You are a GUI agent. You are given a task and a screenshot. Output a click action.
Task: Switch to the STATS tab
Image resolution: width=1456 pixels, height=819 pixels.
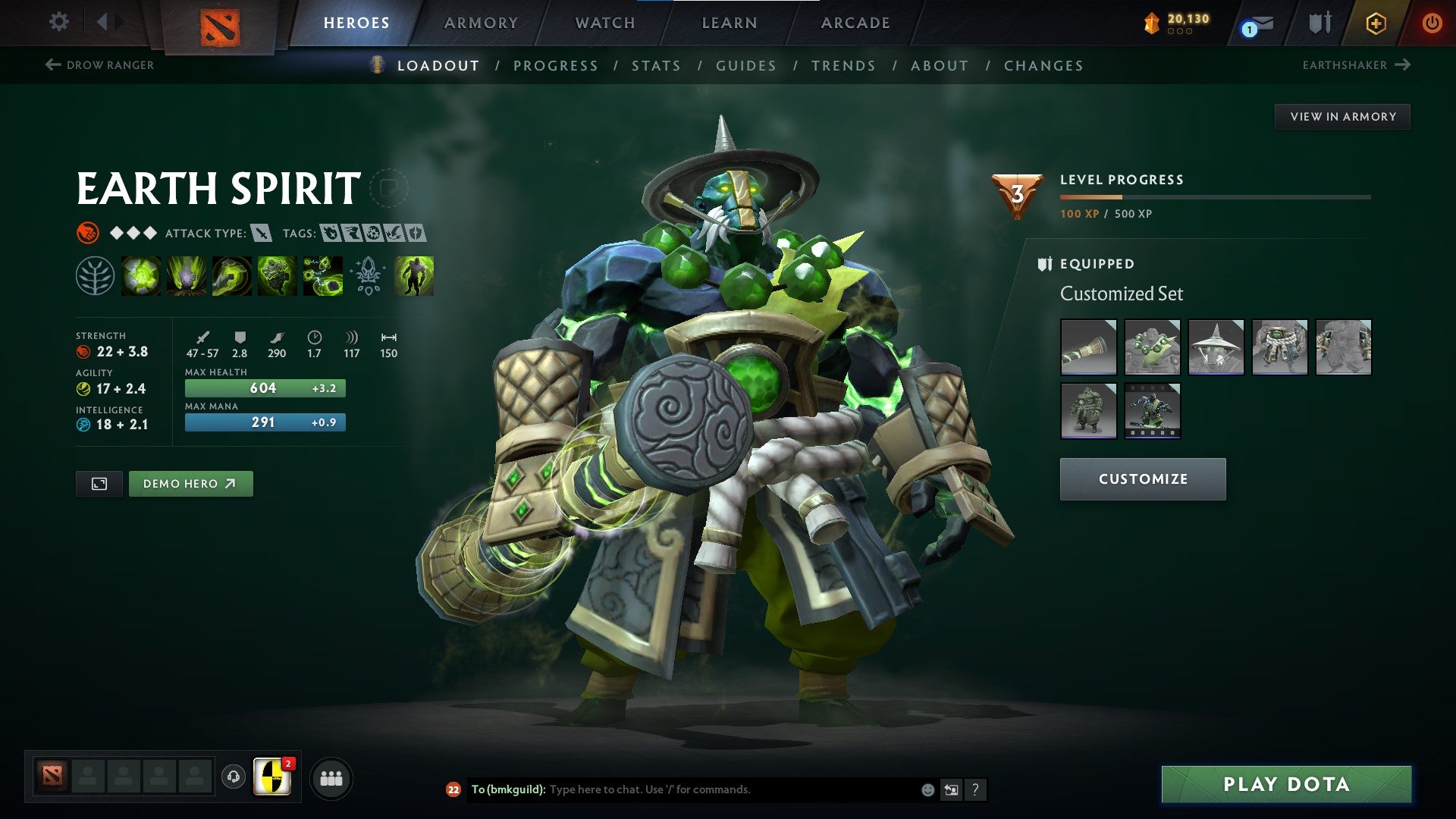click(x=656, y=65)
